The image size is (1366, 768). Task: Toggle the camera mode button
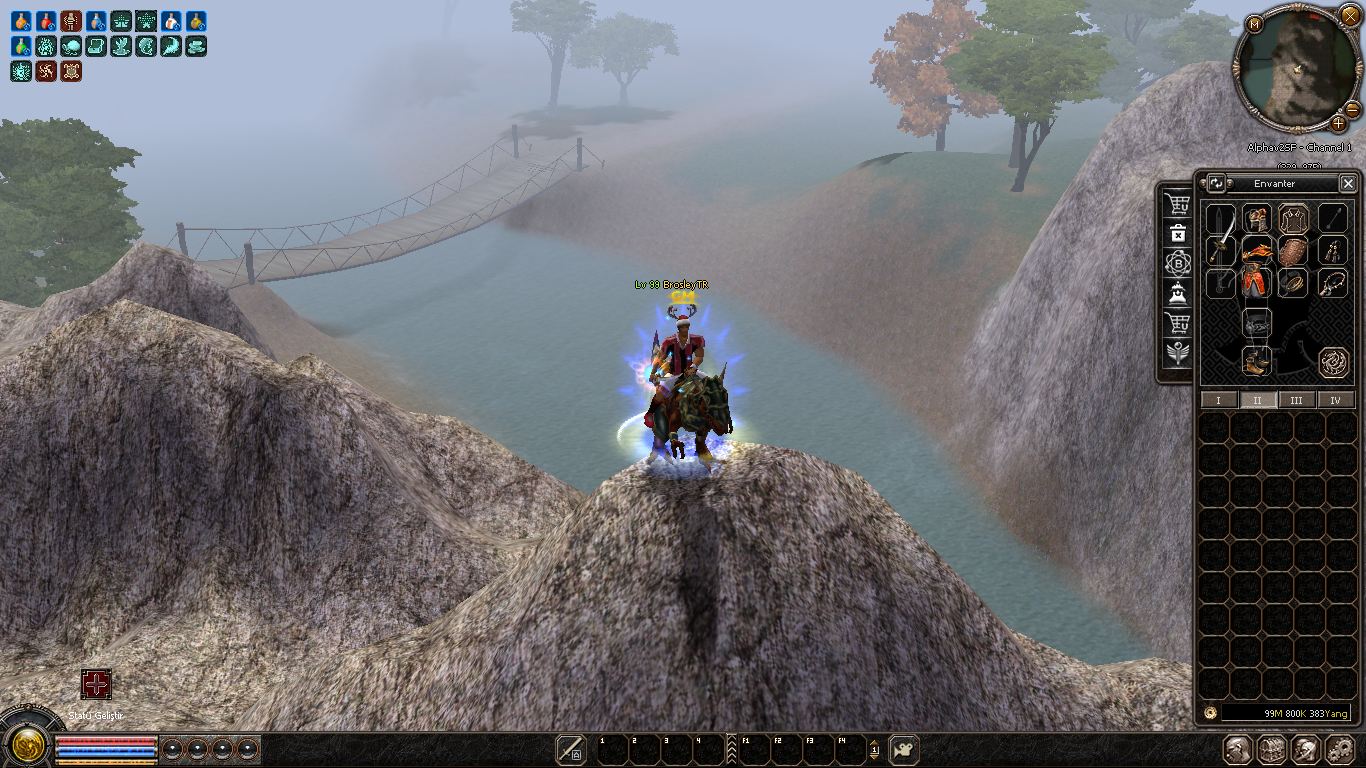tap(904, 749)
